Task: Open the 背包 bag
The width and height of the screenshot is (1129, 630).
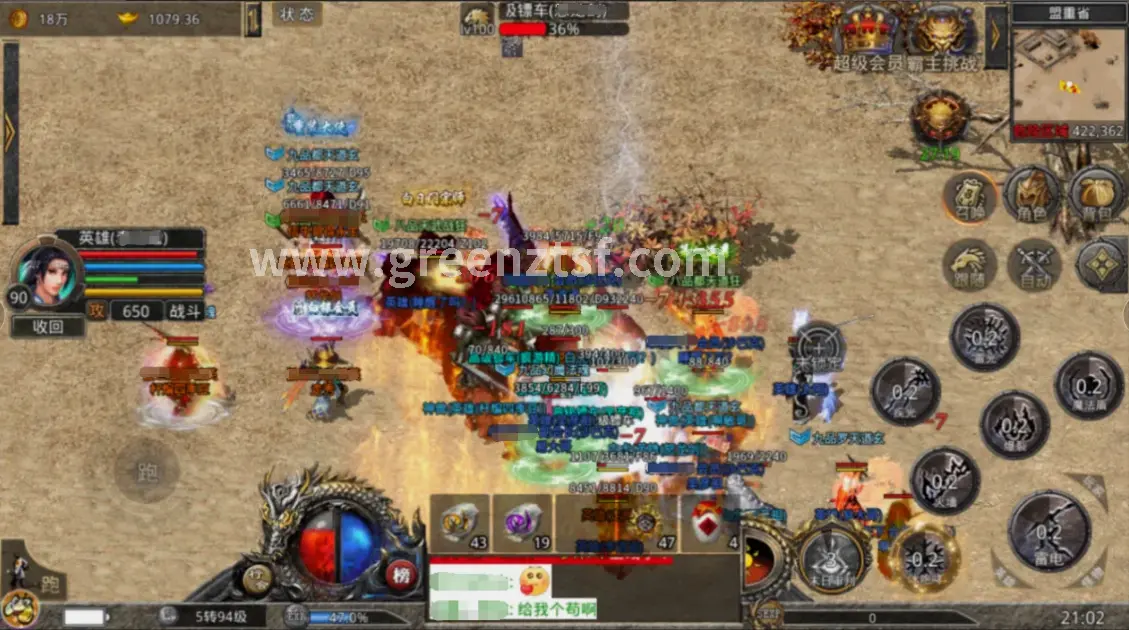Action: [x=1097, y=194]
